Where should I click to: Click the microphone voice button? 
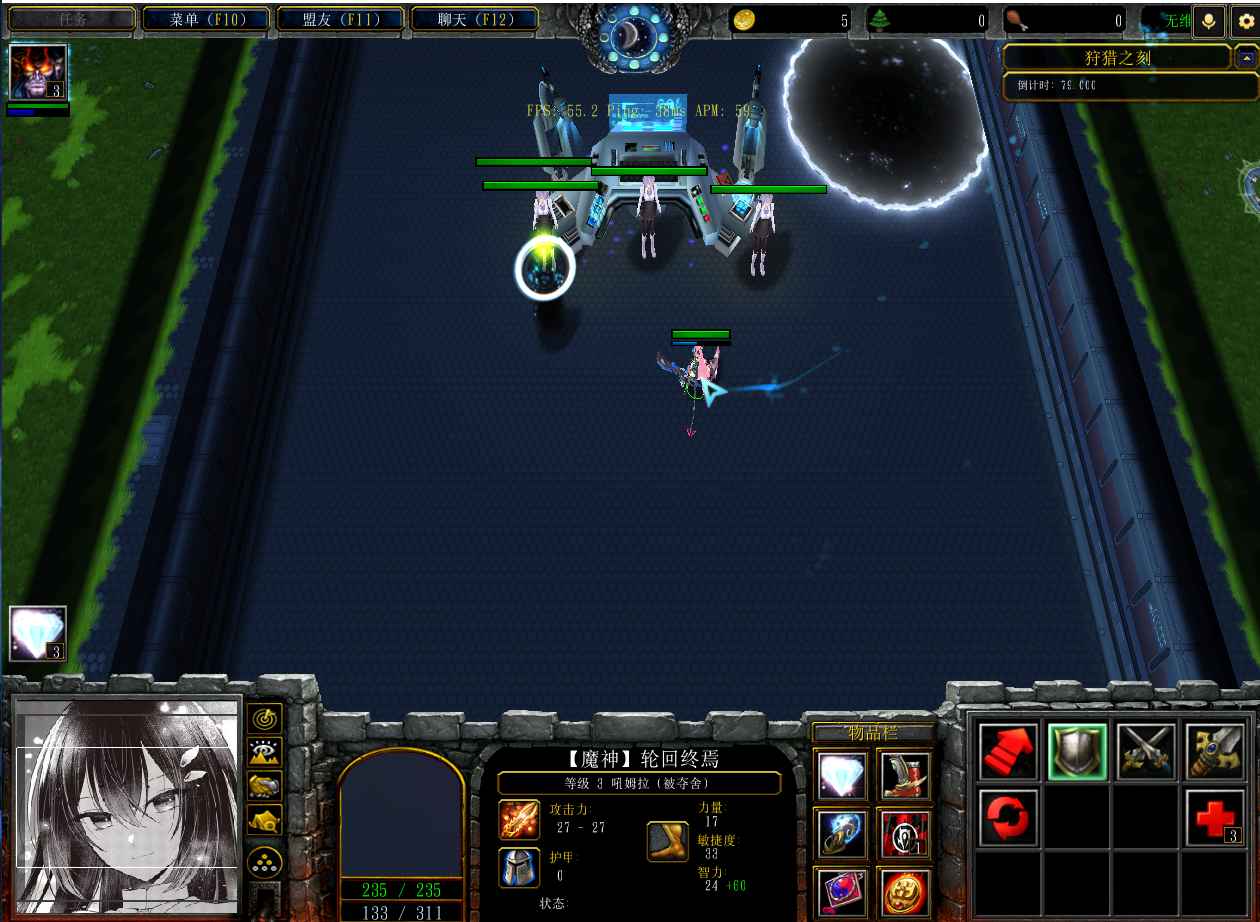click(1209, 21)
